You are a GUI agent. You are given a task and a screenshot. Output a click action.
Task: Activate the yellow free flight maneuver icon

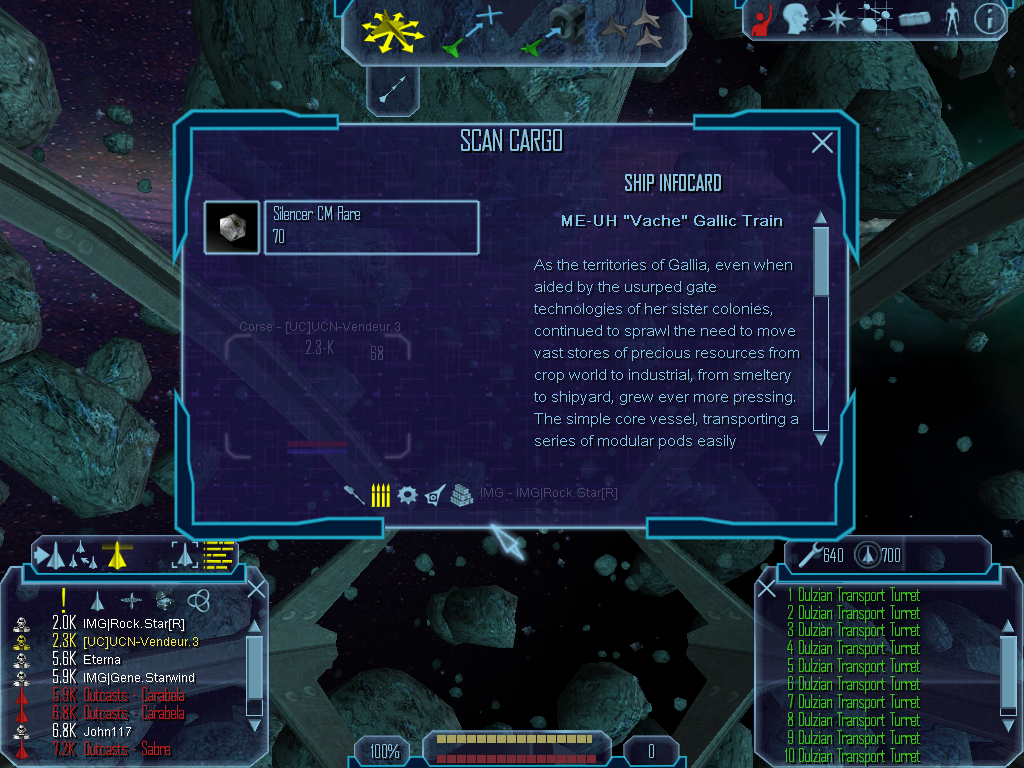394,29
